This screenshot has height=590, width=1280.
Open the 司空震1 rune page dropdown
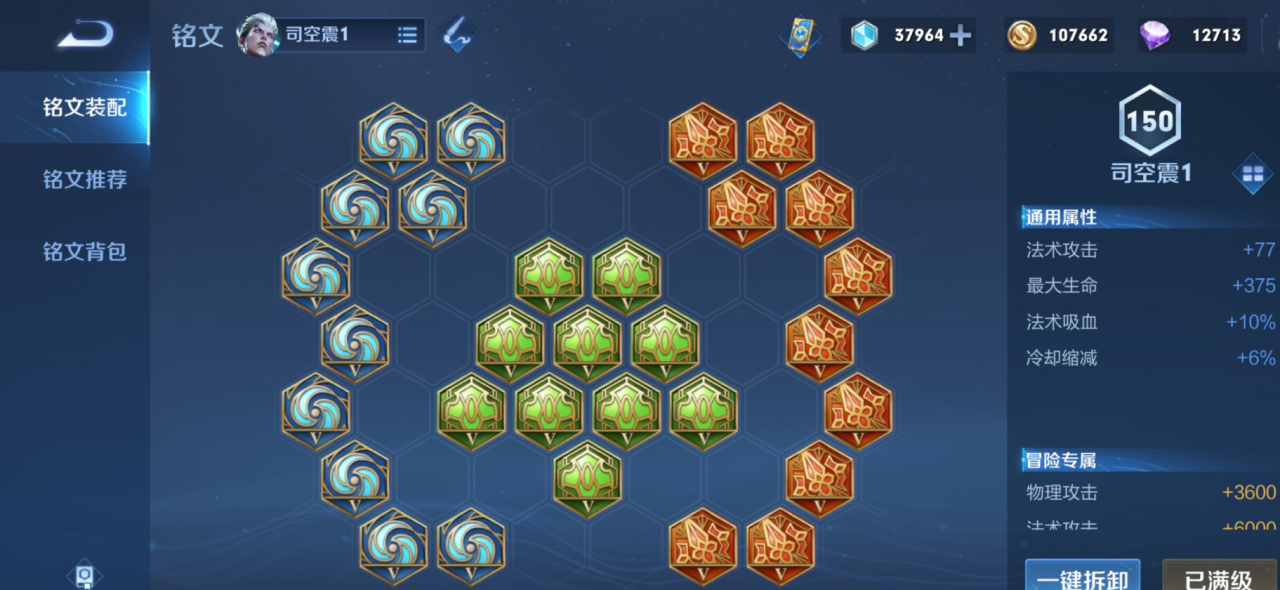coord(407,35)
